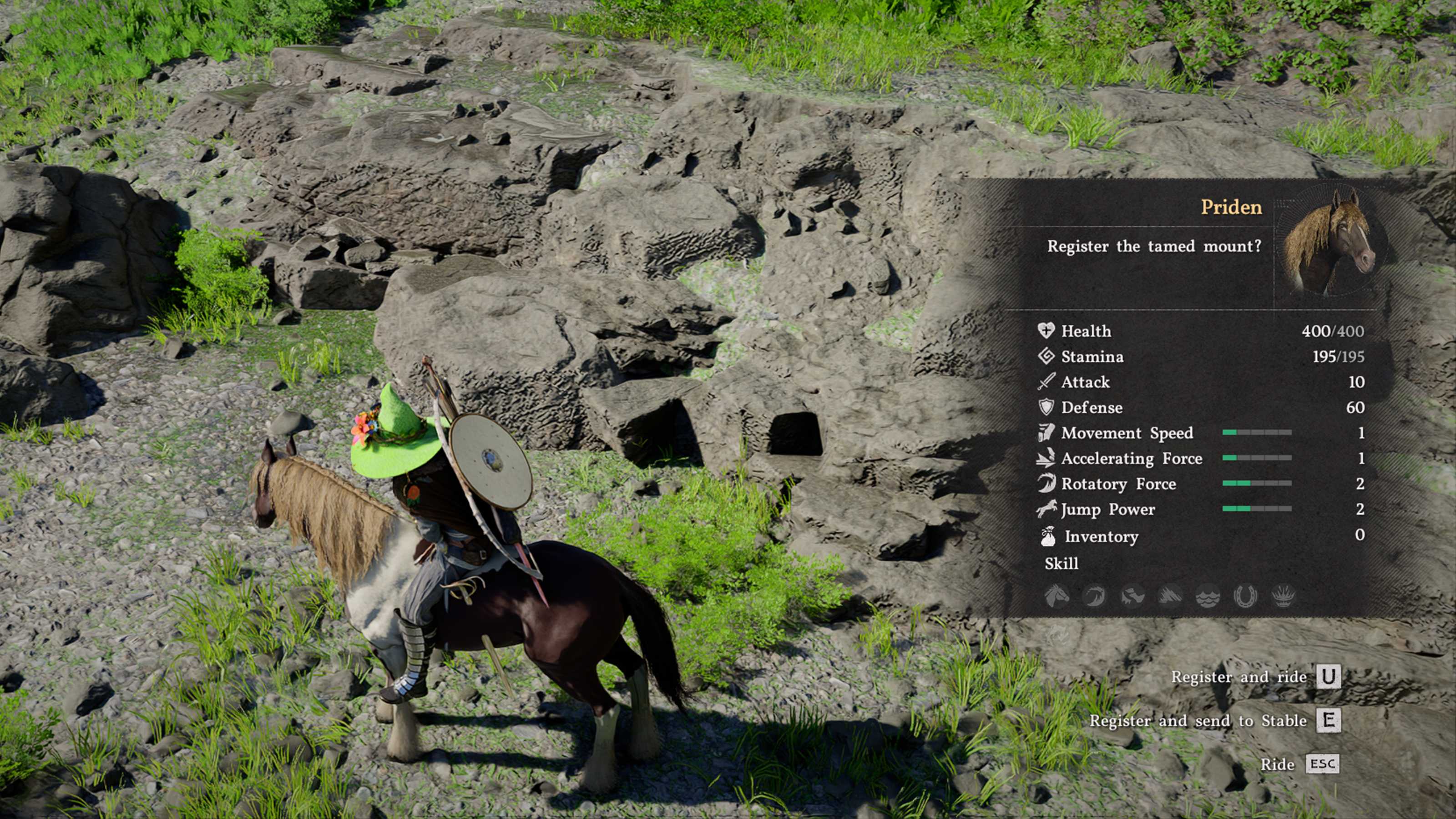Select the burst impact skill icon
The height and width of the screenshot is (819, 1456).
pos(1283,596)
